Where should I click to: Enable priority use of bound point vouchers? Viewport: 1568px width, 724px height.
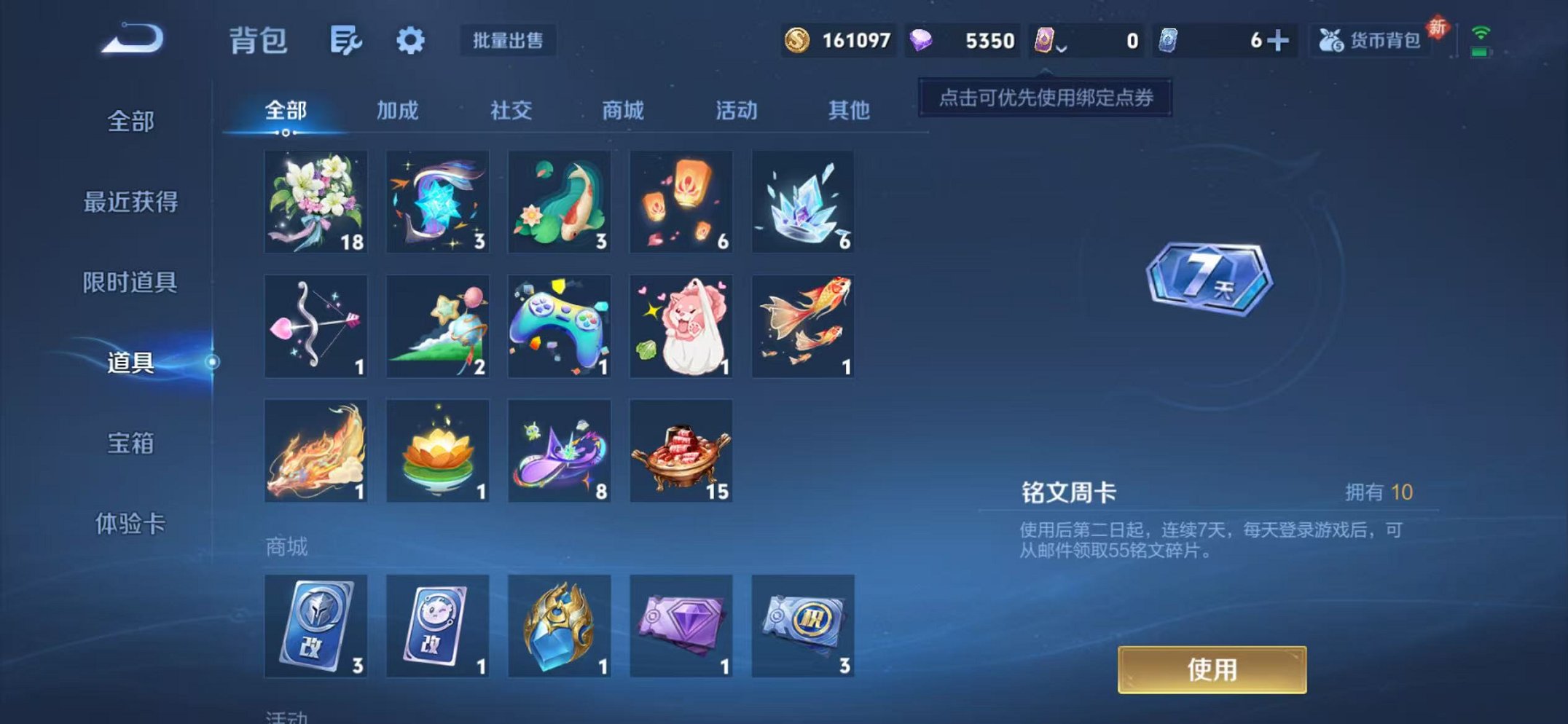point(1047,98)
